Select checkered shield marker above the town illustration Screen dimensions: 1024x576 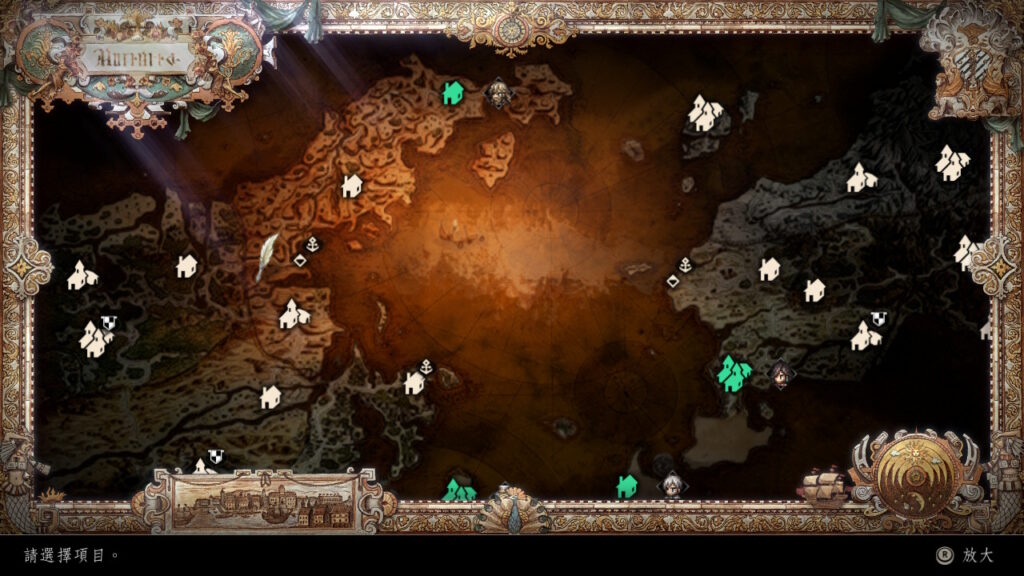pos(215,457)
